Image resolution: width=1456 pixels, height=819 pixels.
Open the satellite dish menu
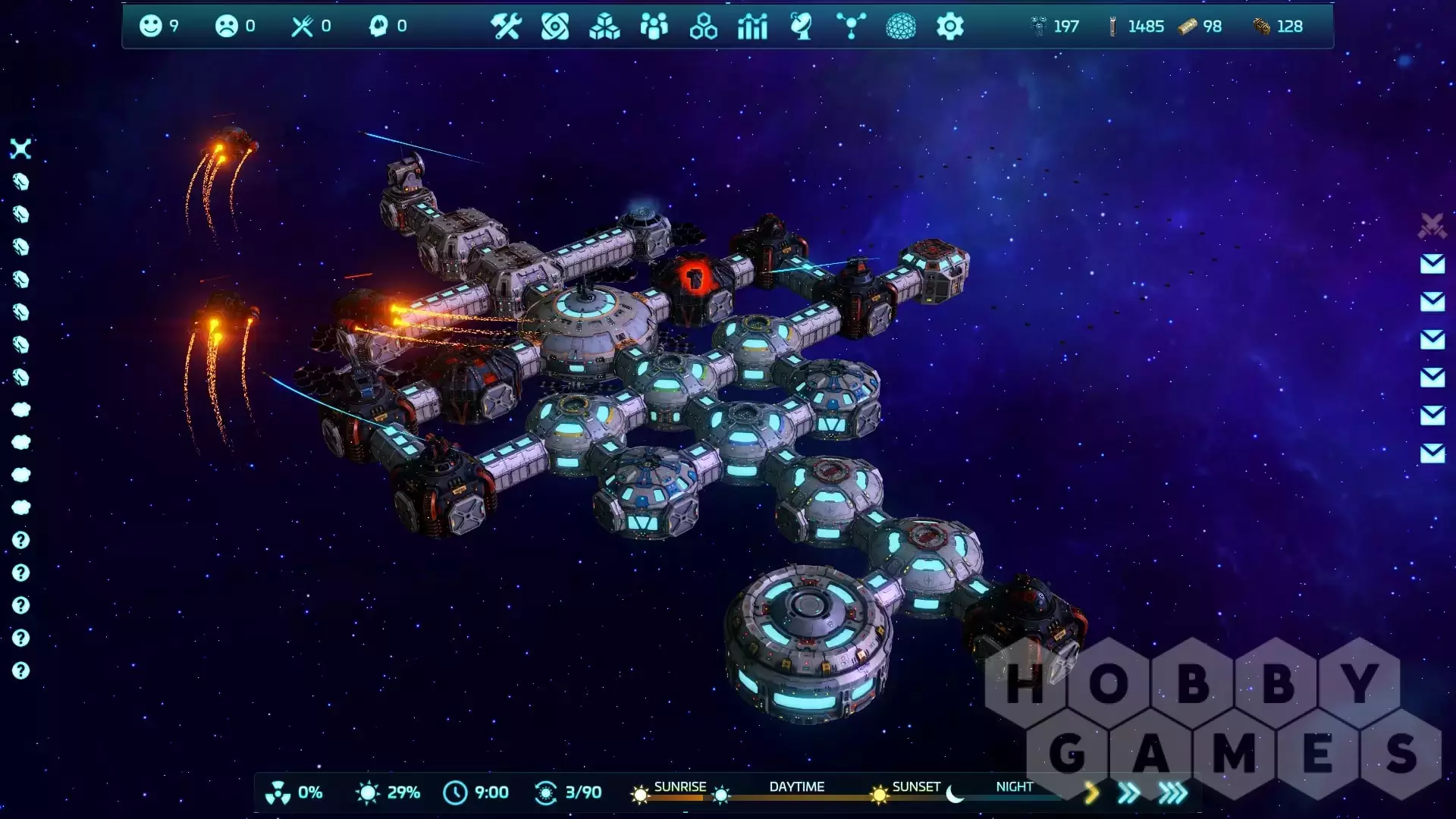(x=802, y=27)
